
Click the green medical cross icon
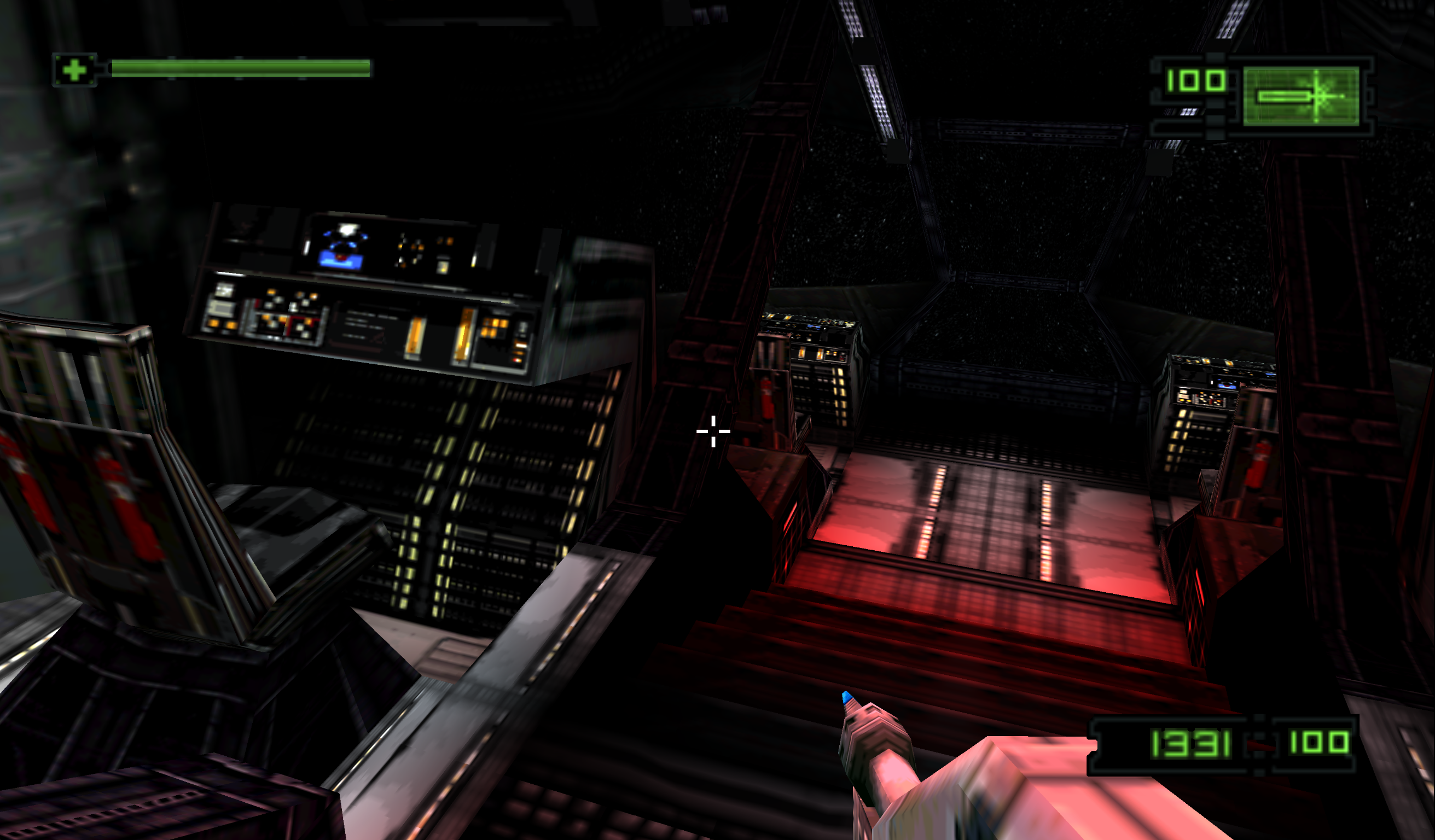[74, 70]
